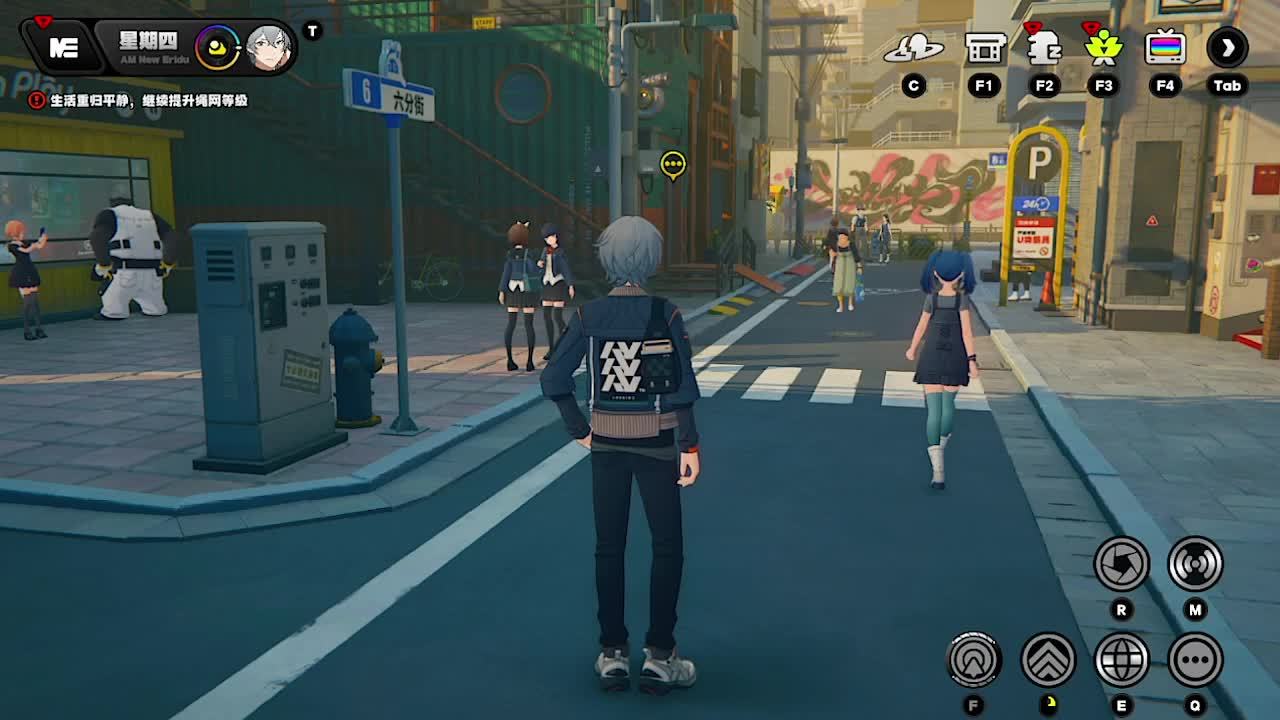The height and width of the screenshot is (720, 1280).
Task: Launch the rainbow TV icon
Action: [1165, 47]
